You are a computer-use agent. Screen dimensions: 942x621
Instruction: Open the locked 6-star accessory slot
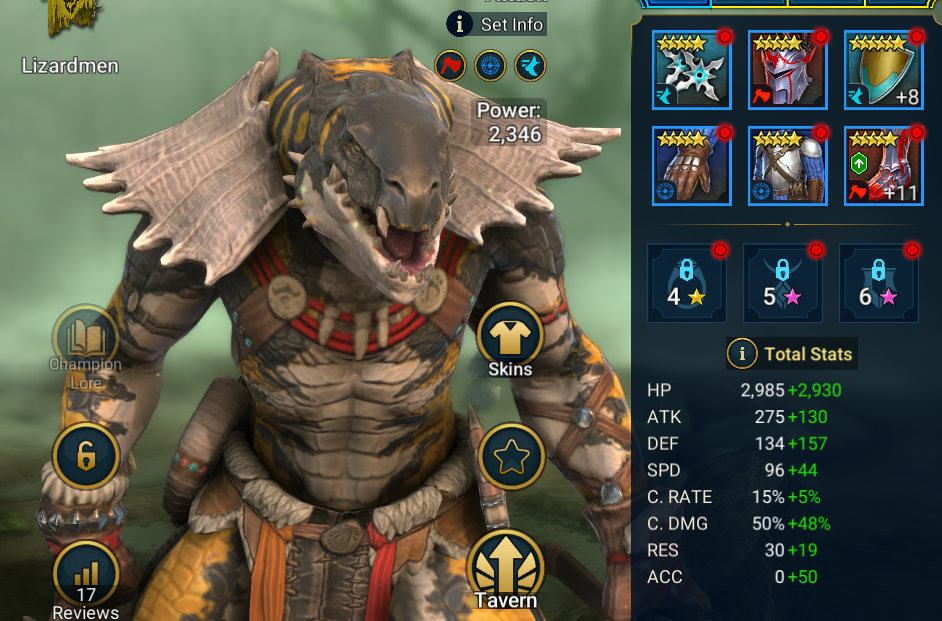pyautogui.click(x=878, y=283)
